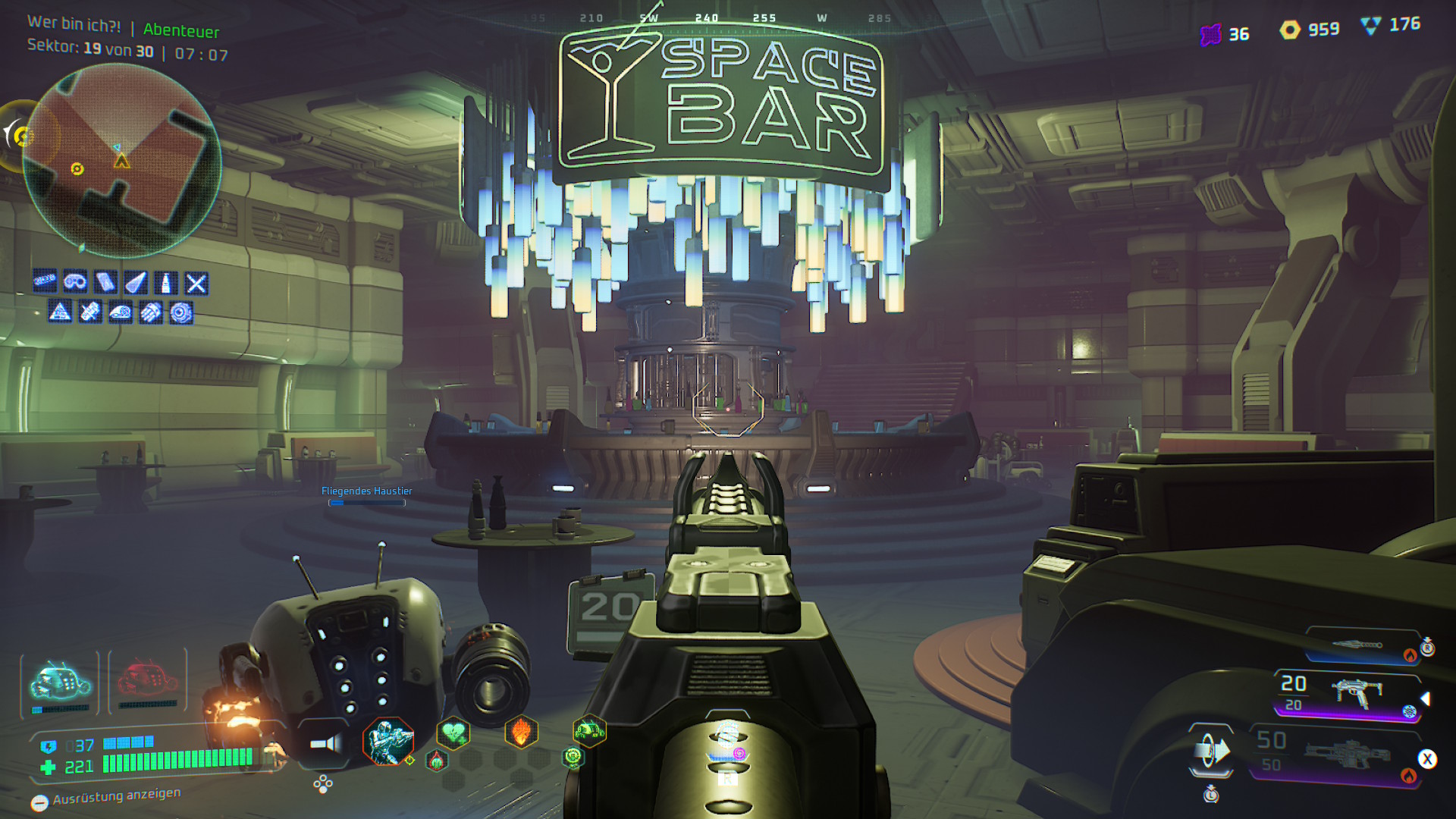Image resolution: width=1456 pixels, height=819 pixels.
Task: Click the crossed sticks buff icon
Action: coord(196,284)
